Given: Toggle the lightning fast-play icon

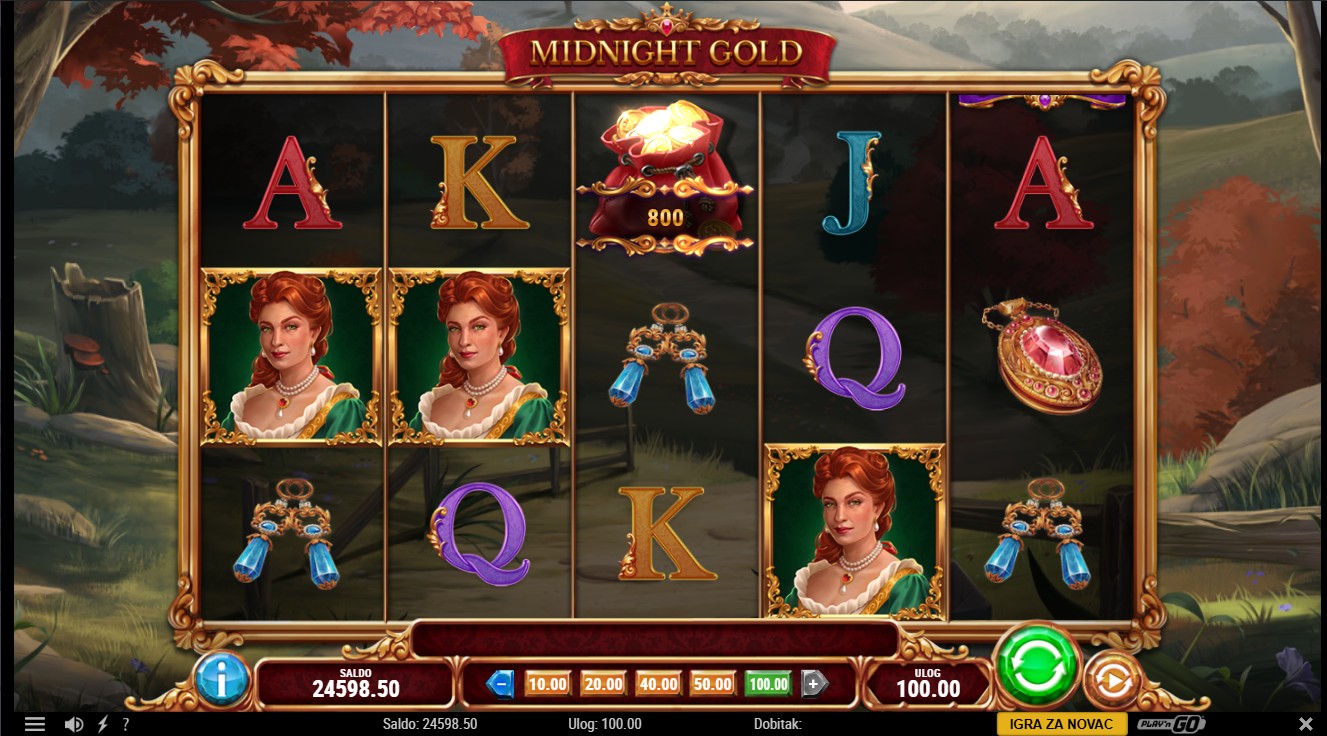Looking at the screenshot, I should pyautogui.click(x=102, y=724).
